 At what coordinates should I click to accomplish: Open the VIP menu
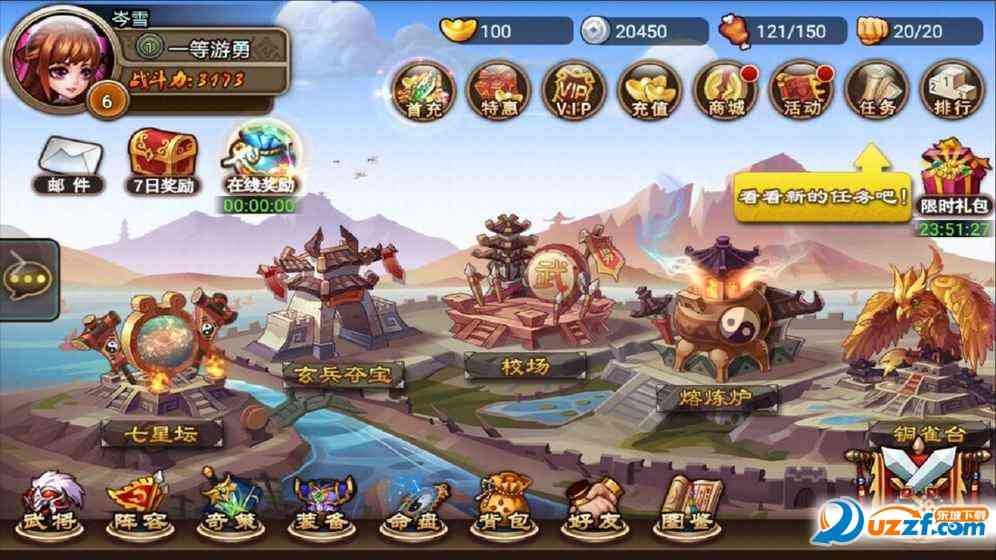coord(572,90)
